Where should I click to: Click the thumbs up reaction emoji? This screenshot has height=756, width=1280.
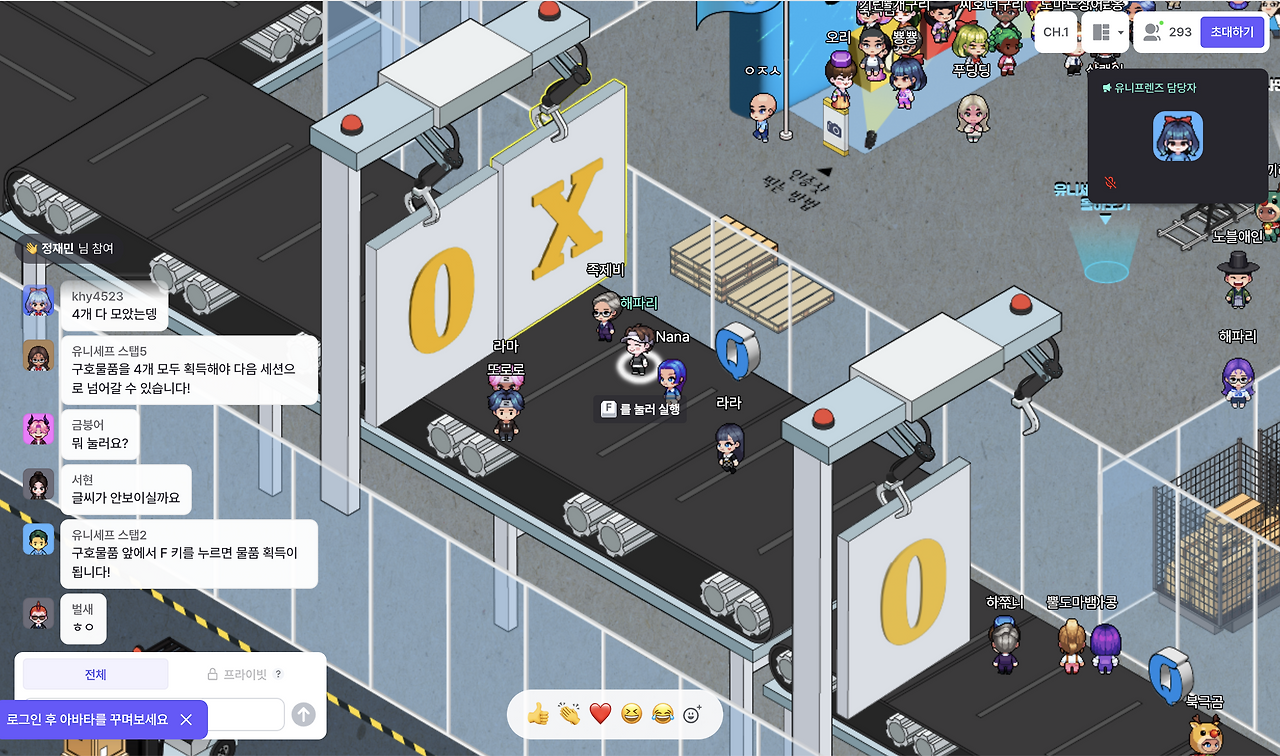[537, 714]
